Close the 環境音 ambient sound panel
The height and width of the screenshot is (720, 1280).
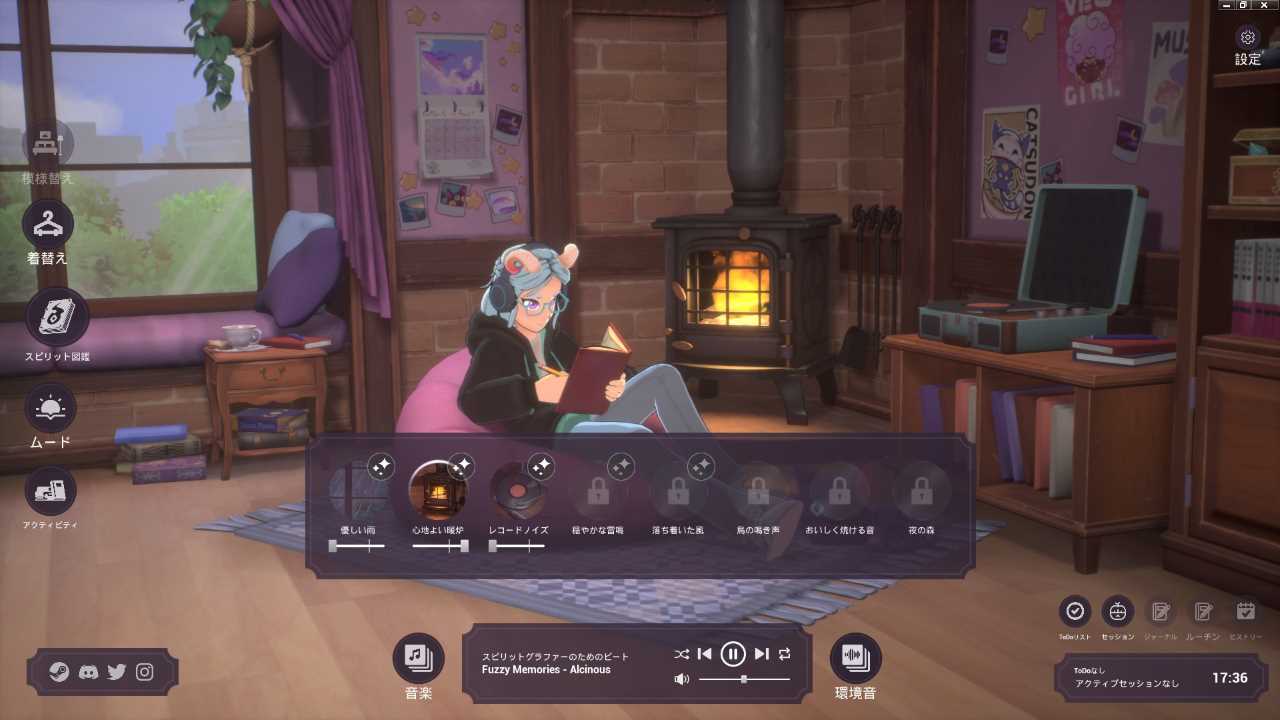coord(856,657)
